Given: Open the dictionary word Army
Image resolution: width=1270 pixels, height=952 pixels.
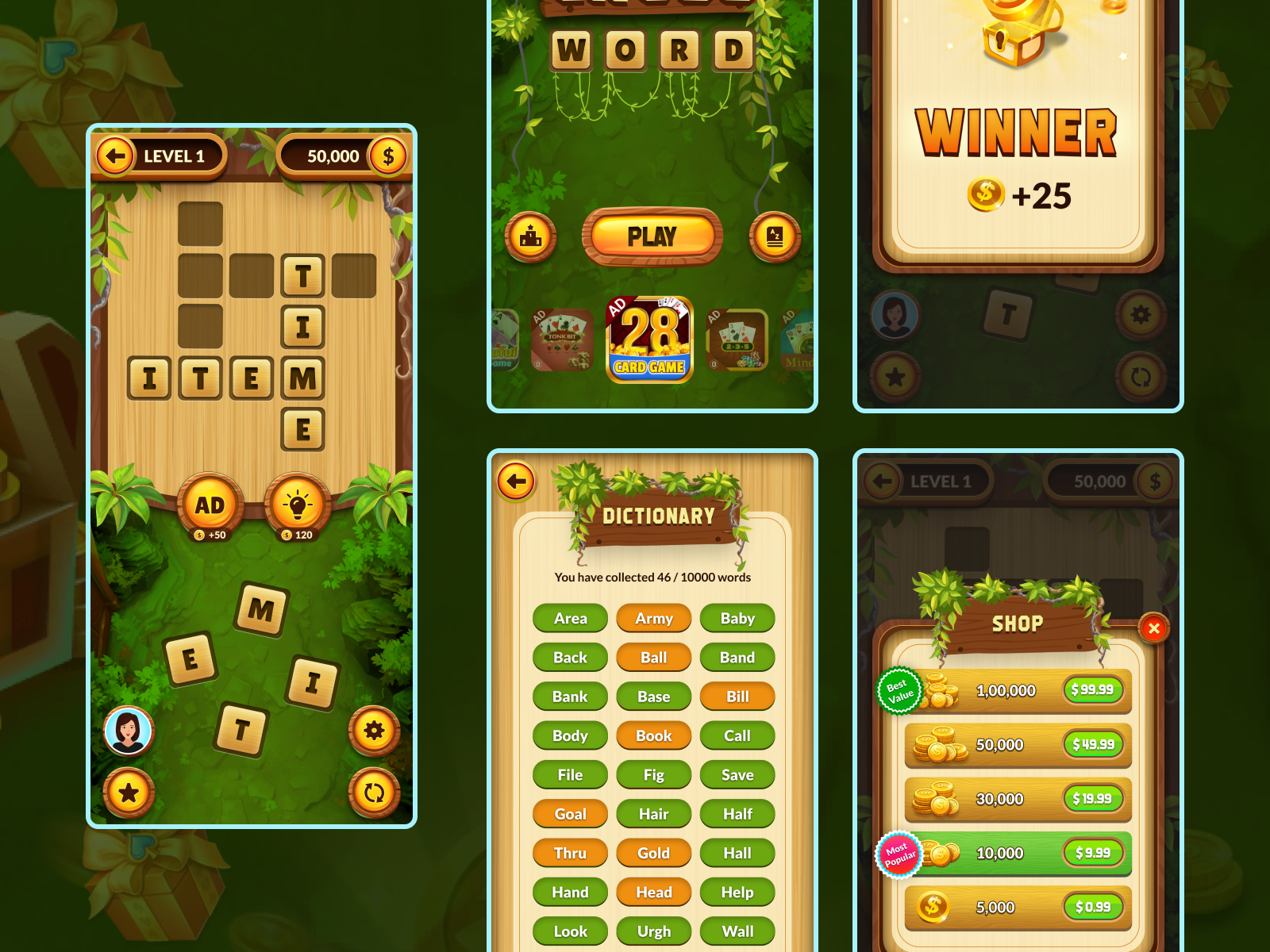Looking at the screenshot, I should (654, 618).
